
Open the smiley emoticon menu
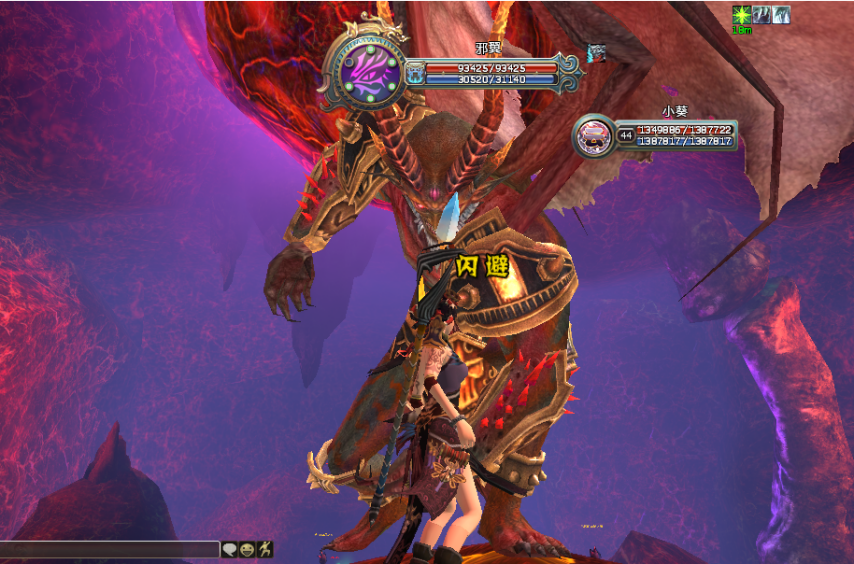247,549
